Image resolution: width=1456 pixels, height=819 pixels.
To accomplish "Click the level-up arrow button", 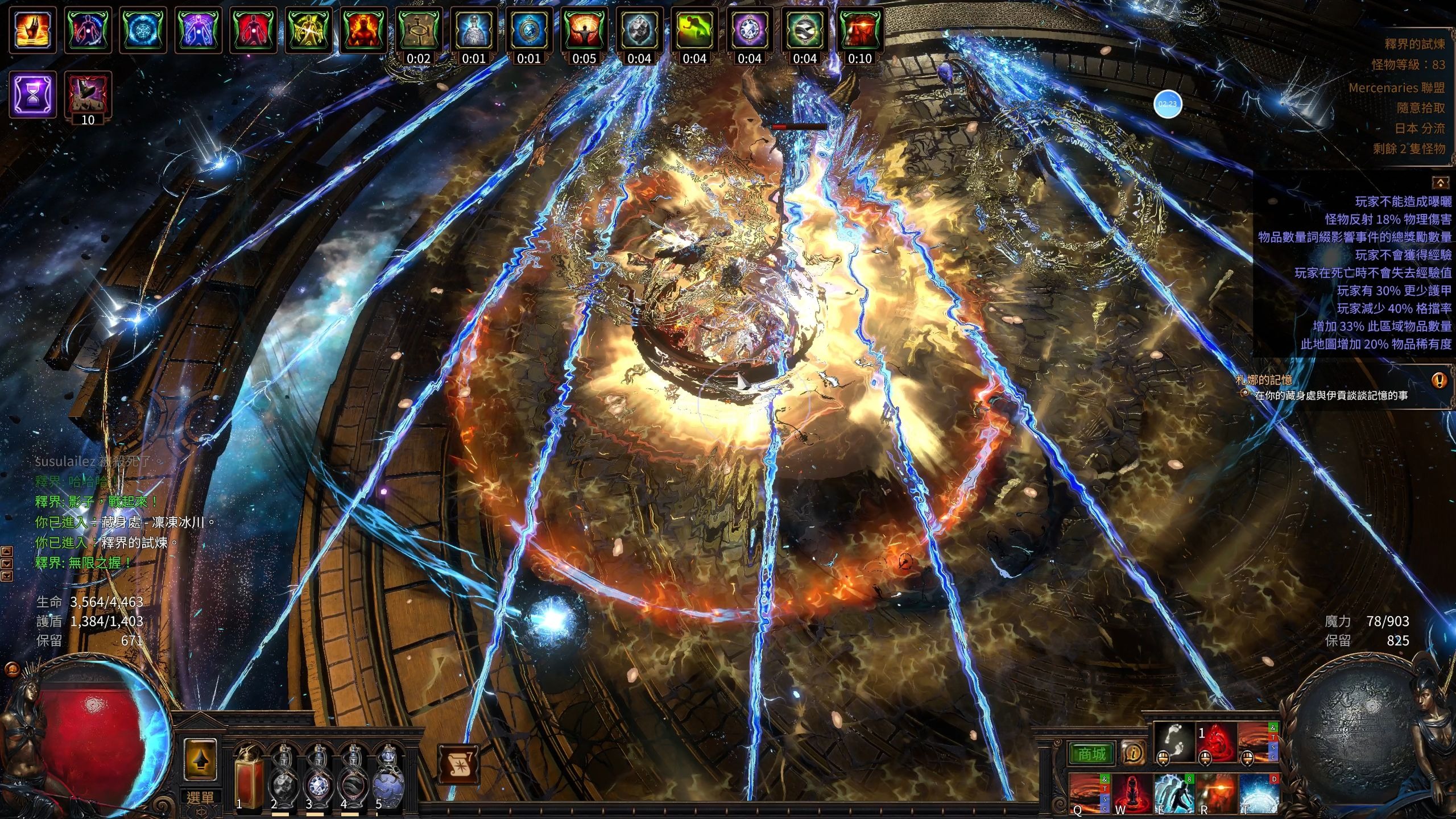I will 200,760.
